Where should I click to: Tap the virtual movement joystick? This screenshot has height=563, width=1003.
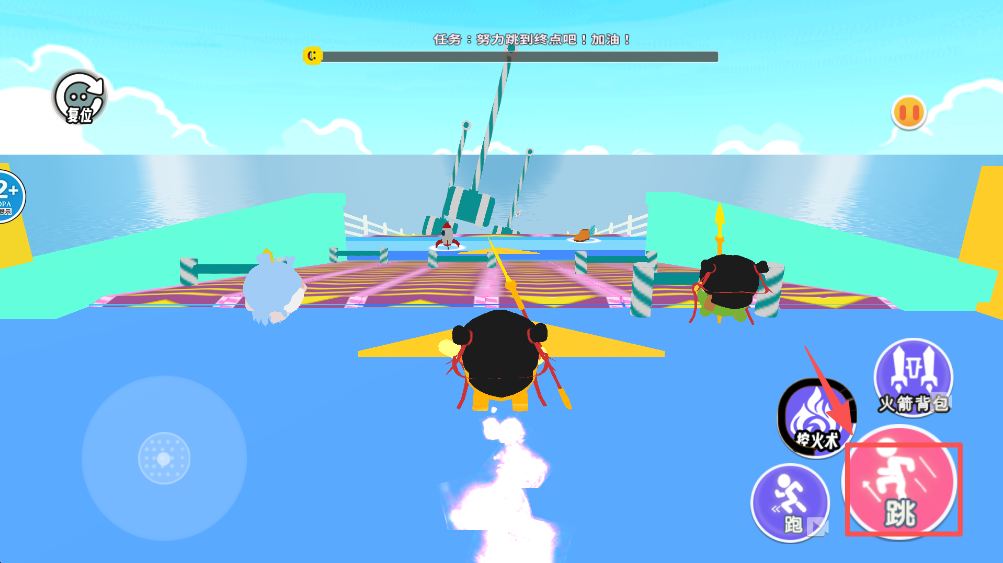[x=164, y=459]
